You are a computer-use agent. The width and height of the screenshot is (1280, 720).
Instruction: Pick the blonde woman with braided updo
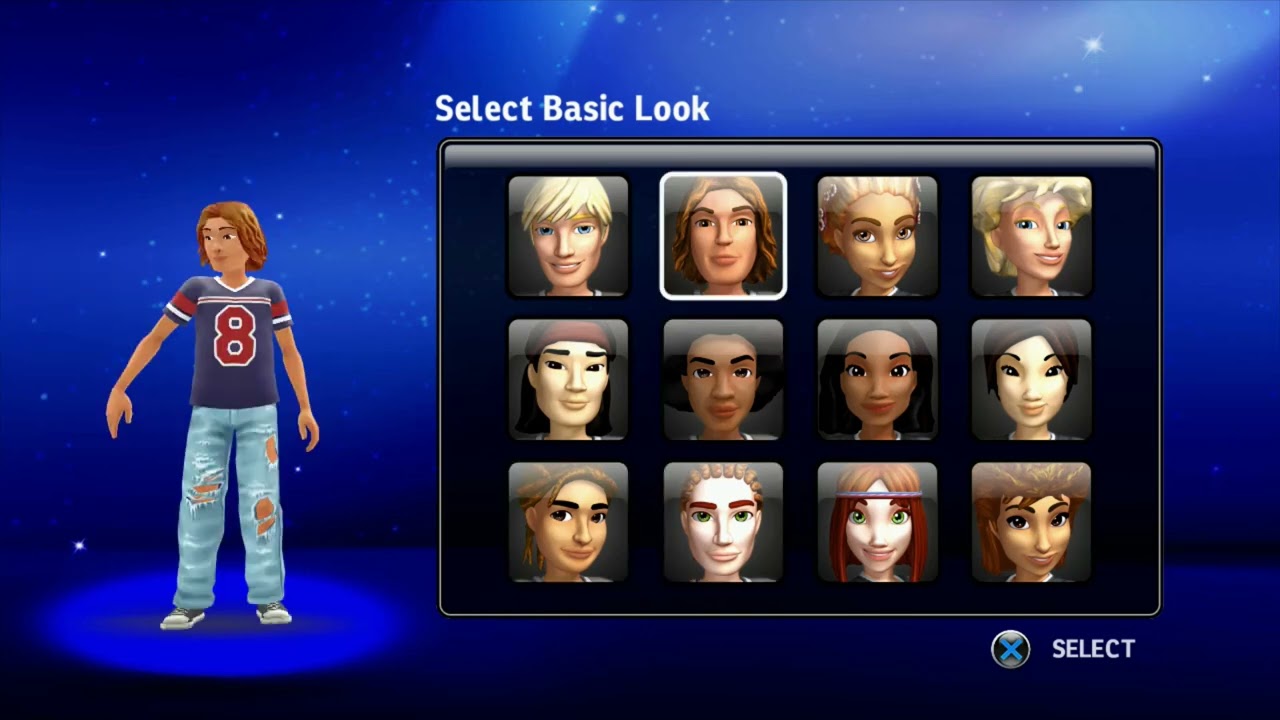(877, 236)
